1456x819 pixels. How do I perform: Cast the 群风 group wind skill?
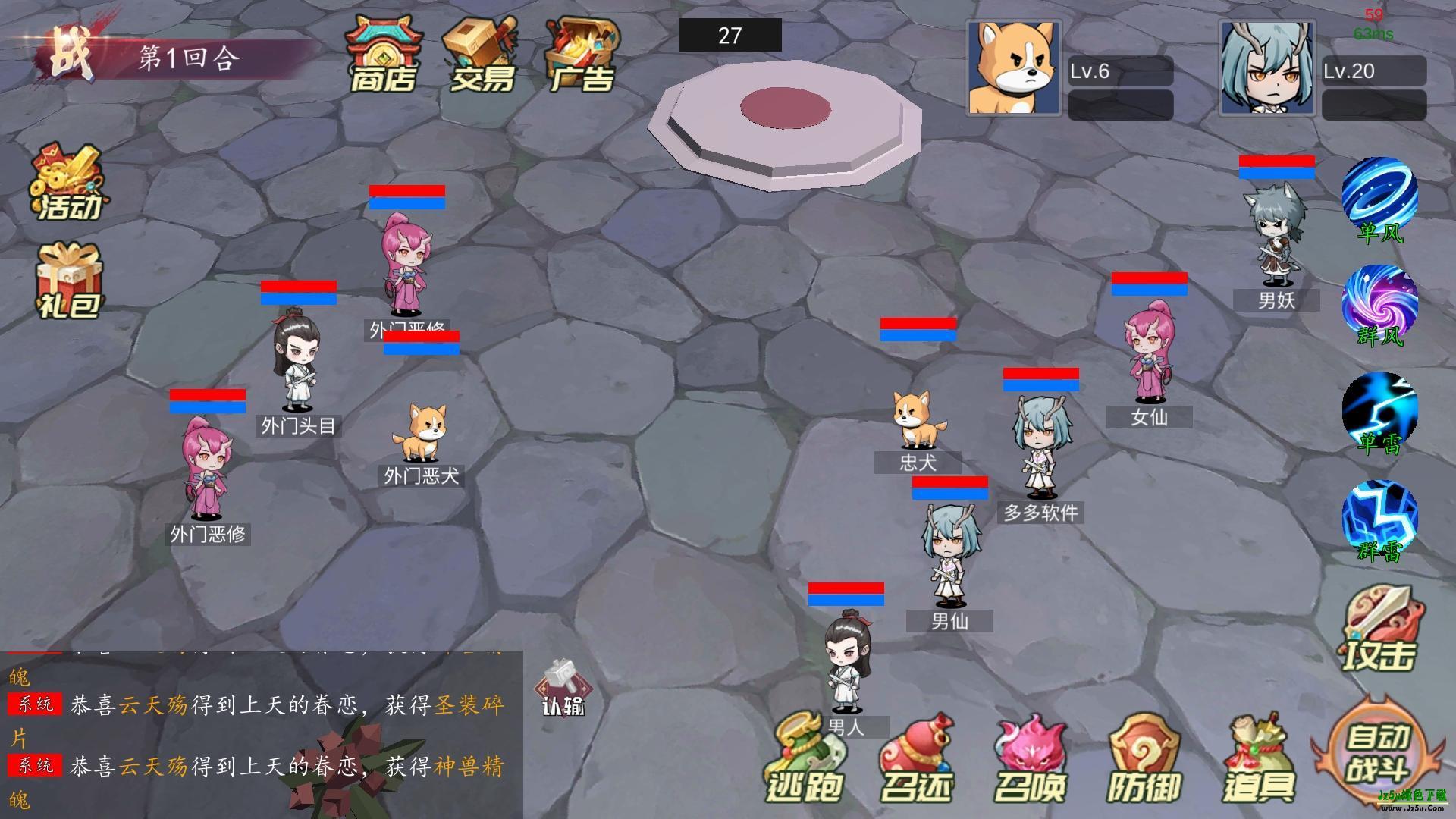[x=1379, y=305]
